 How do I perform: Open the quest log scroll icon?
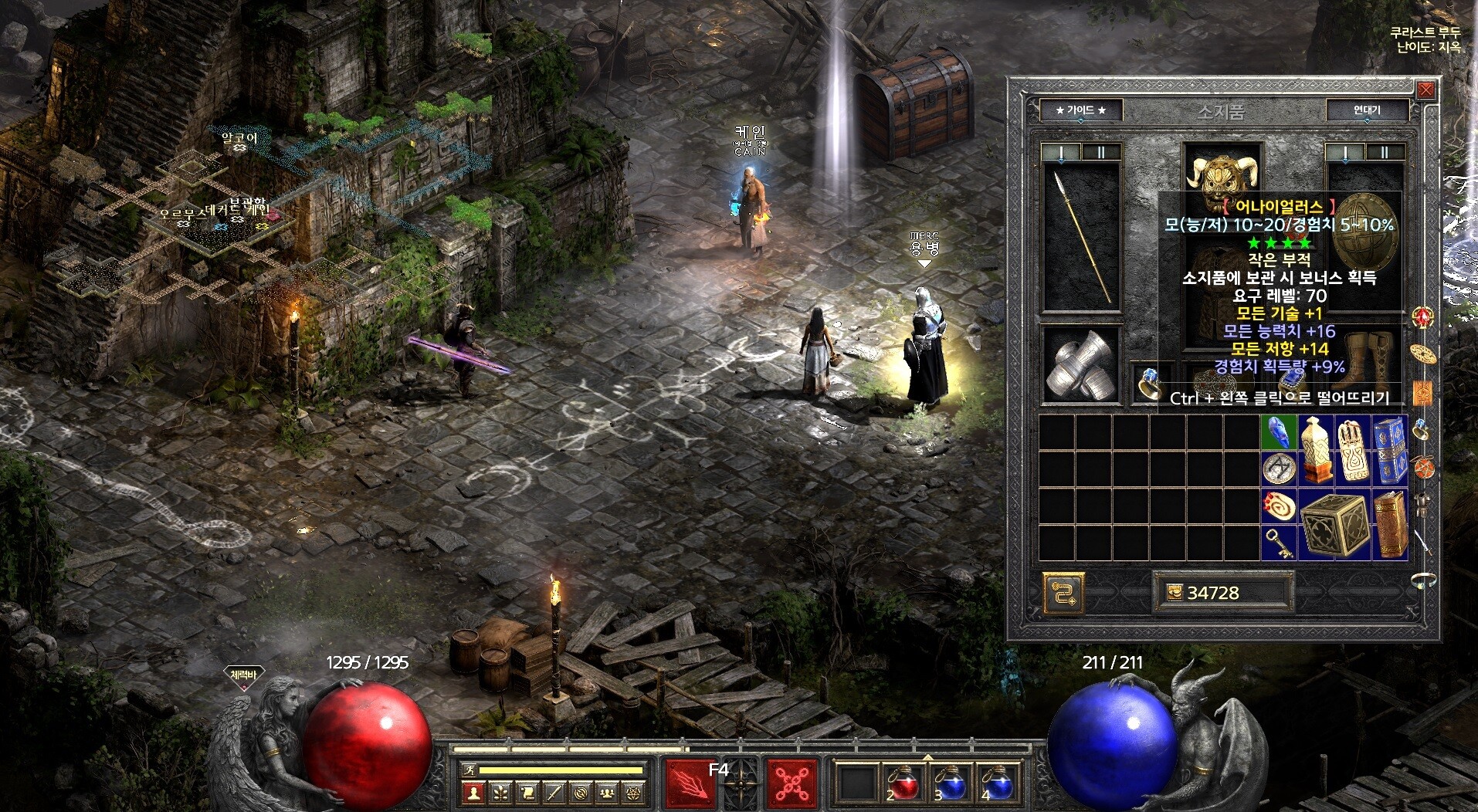click(x=527, y=792)
